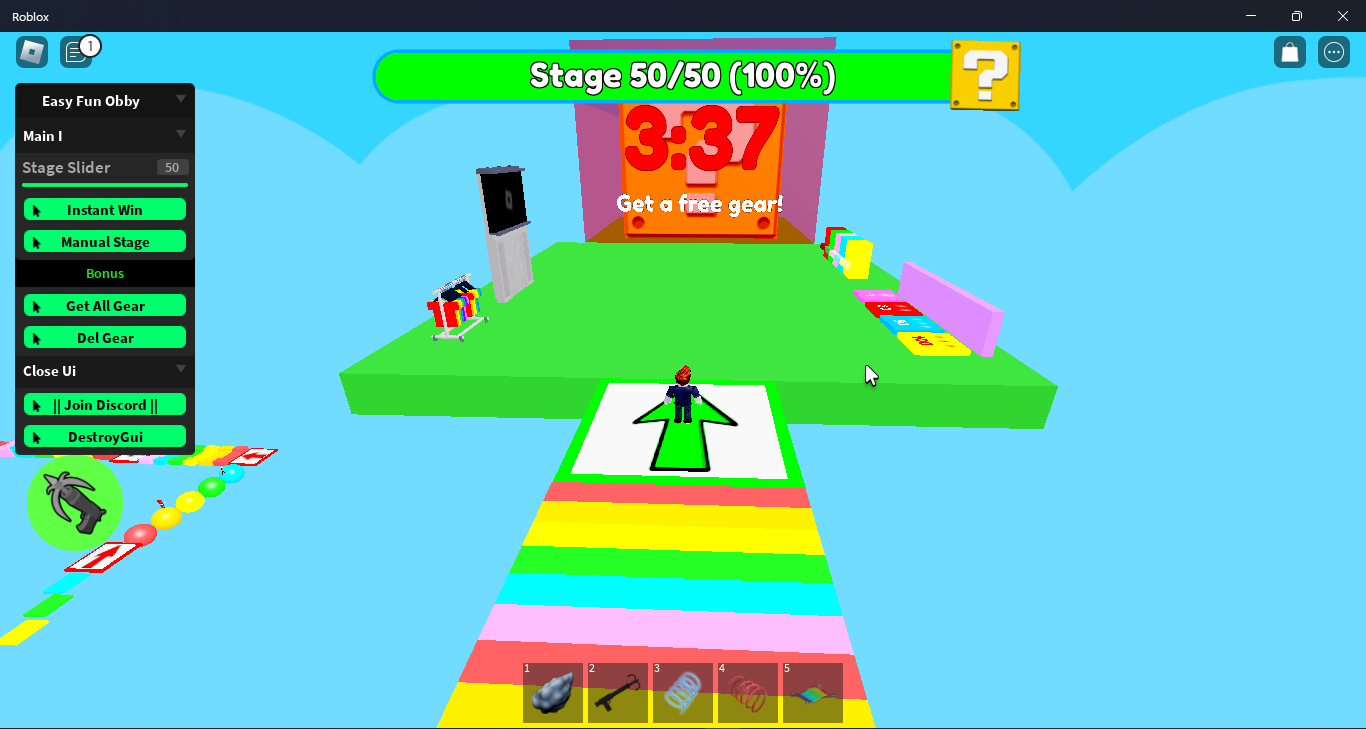Click the green palm tree circle button
The image size is (1366, 729).
point(75,503)
